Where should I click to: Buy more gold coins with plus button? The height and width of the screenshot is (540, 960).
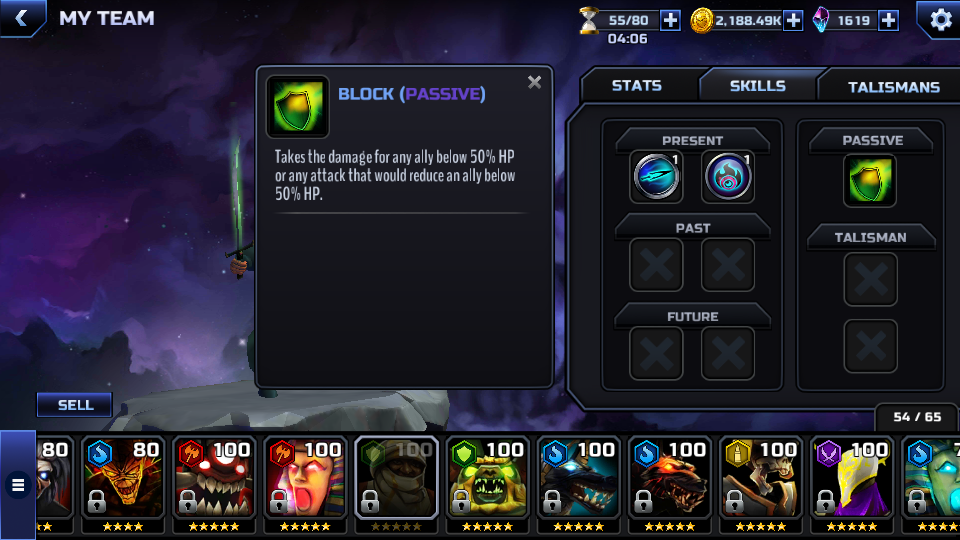pos(793,20)
